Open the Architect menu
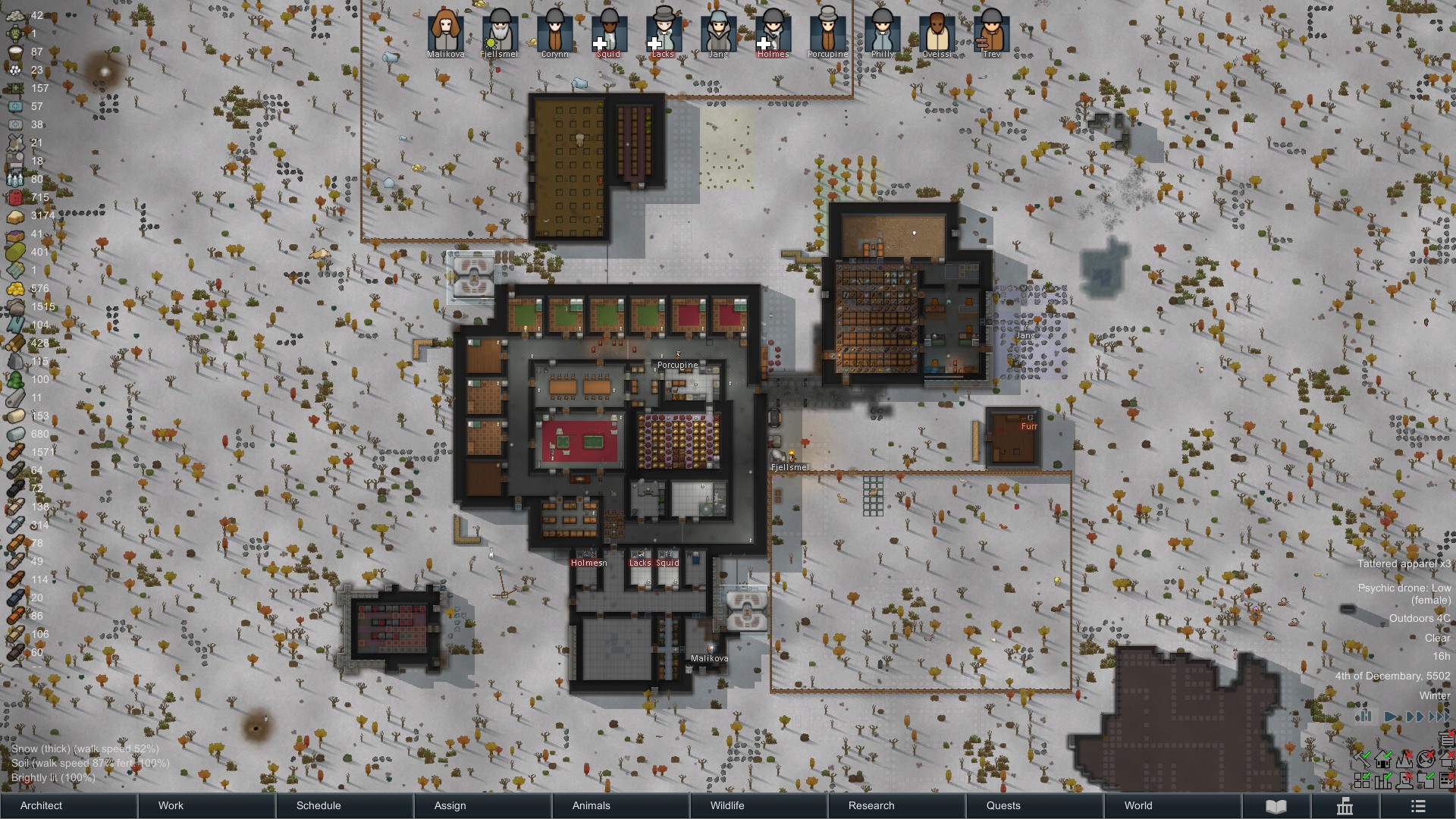The image size is (1456, 819). point(42,806)
